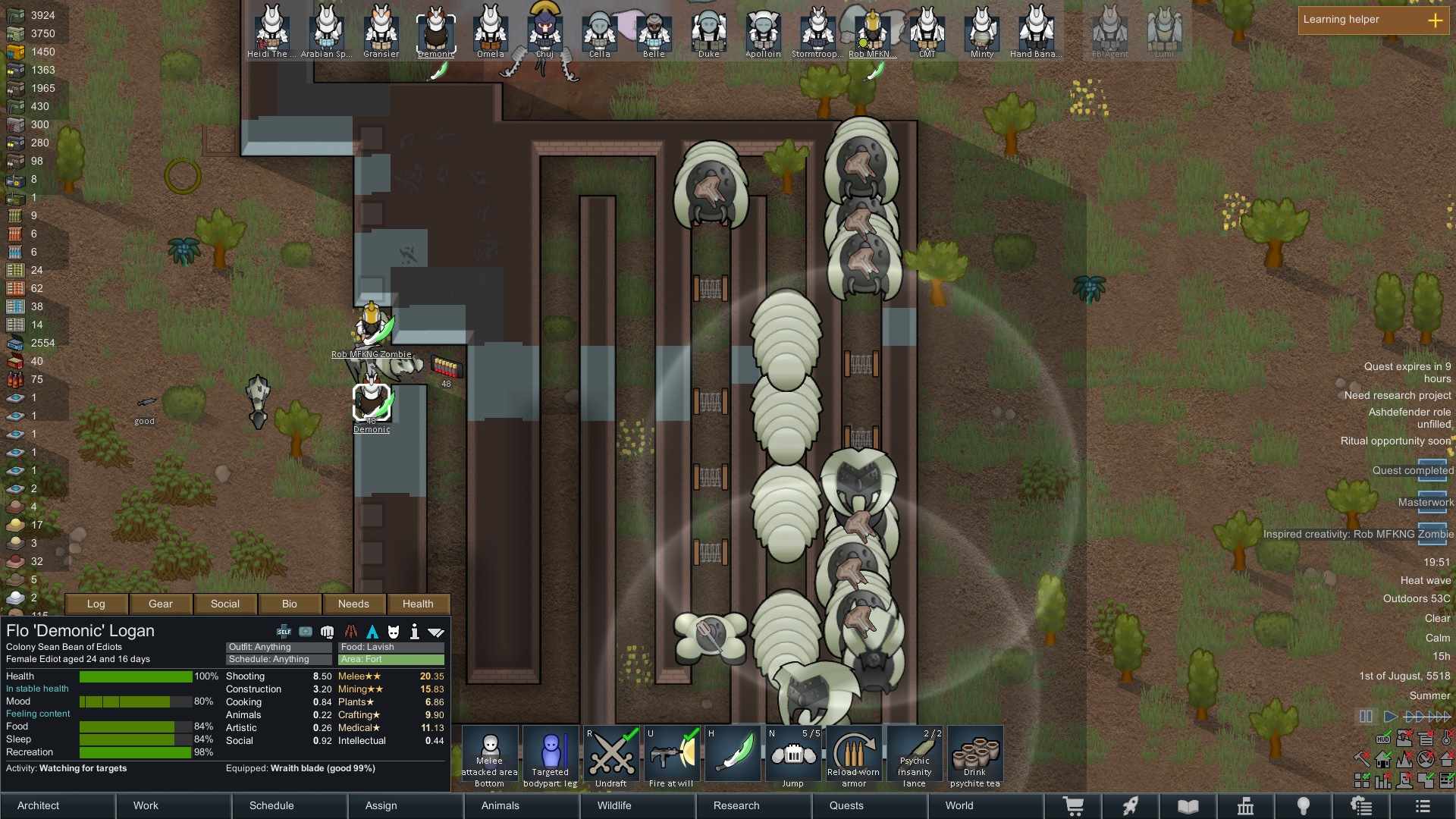The height and width of the screenshot is (819, 1456).
Task: Toggle Fire at will
Action: tap(672, 756)
